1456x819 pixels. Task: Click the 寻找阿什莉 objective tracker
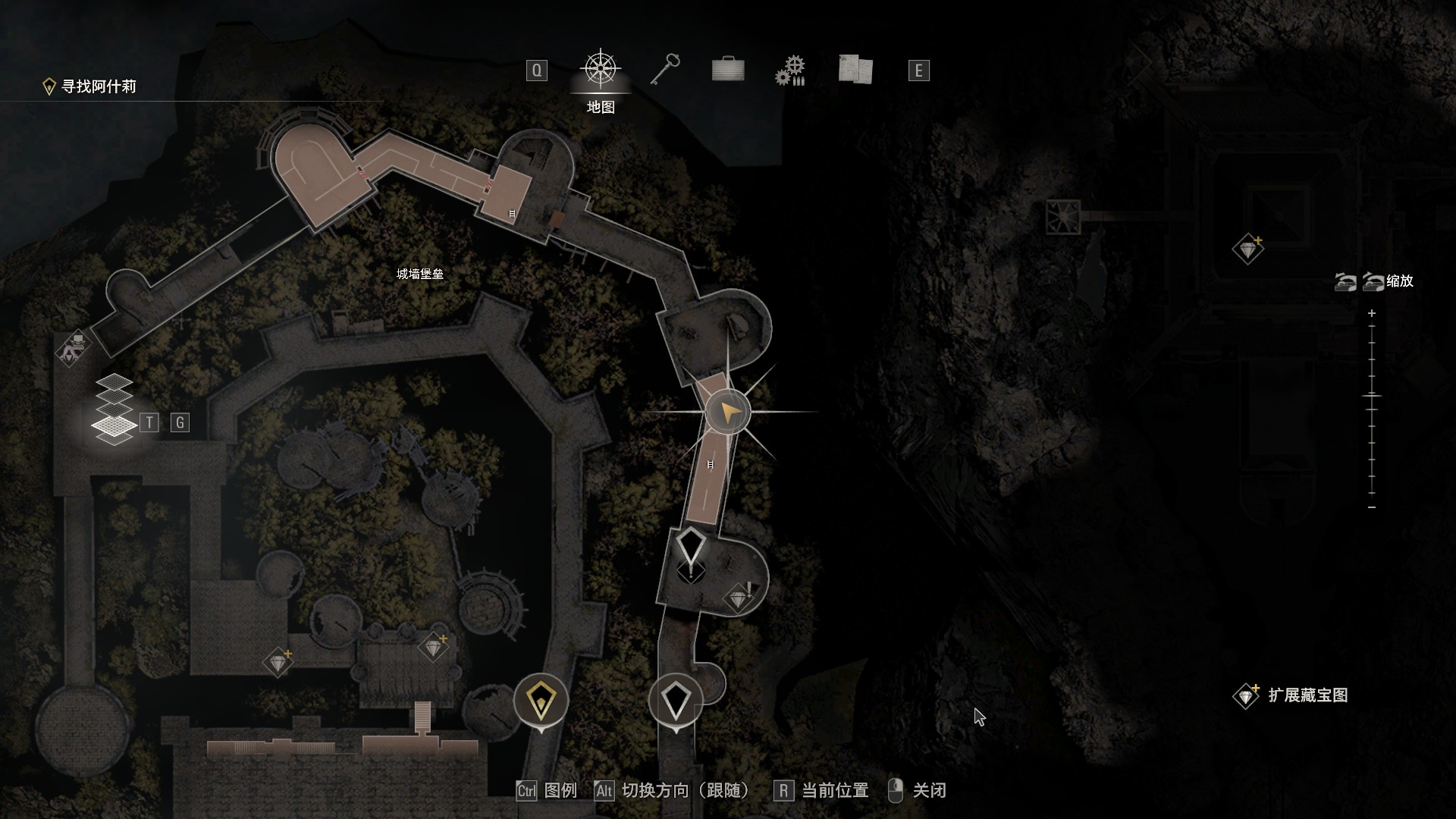pos(91,86)
